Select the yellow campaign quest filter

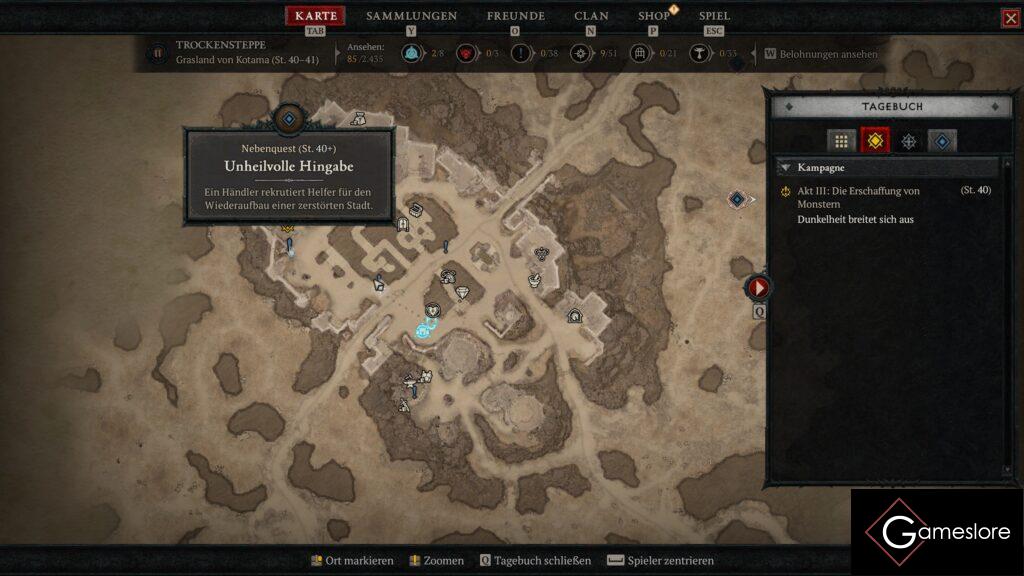875,141
